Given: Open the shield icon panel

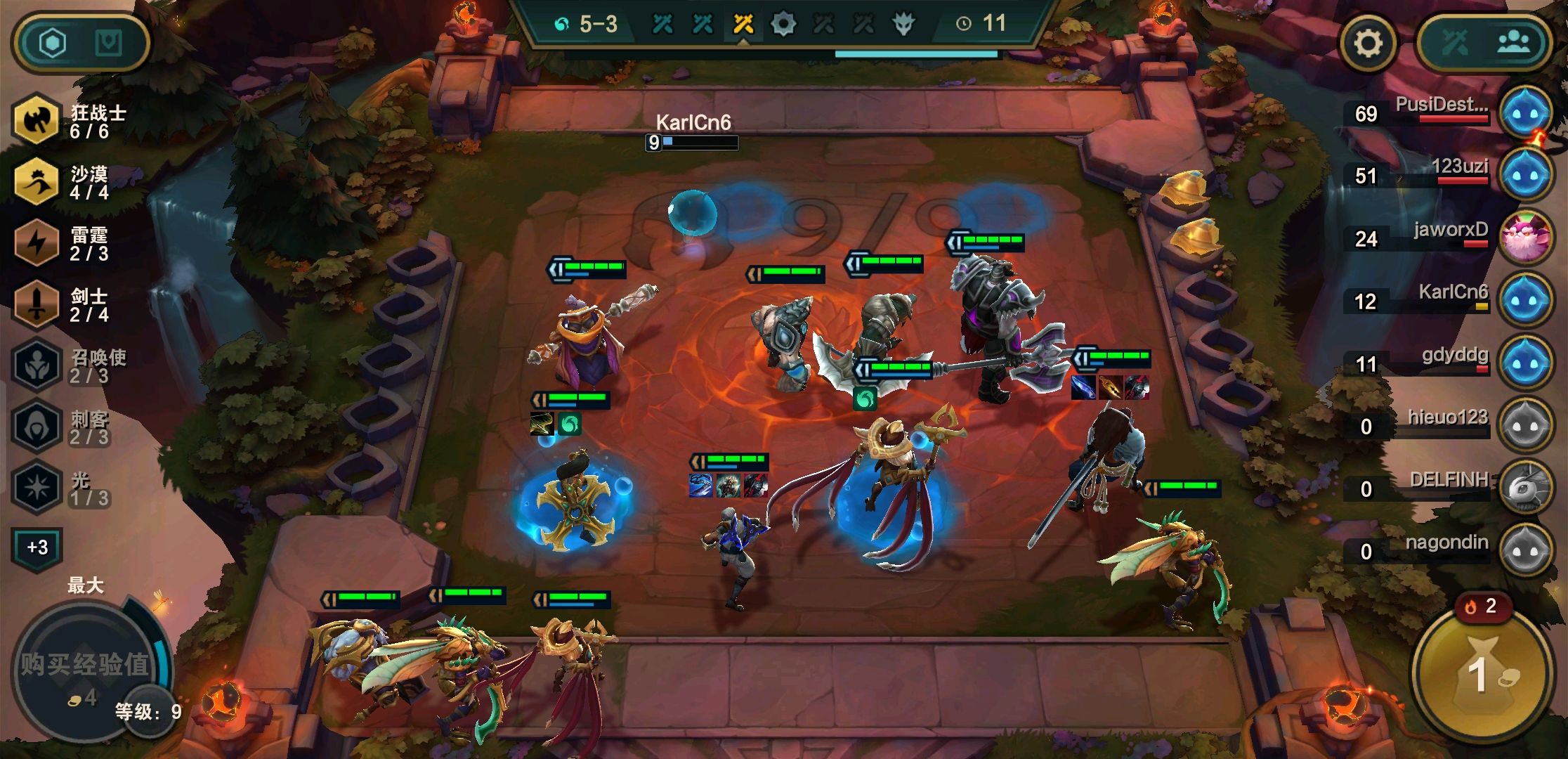Looking at the screenshot, I should (x=108, y=44).
